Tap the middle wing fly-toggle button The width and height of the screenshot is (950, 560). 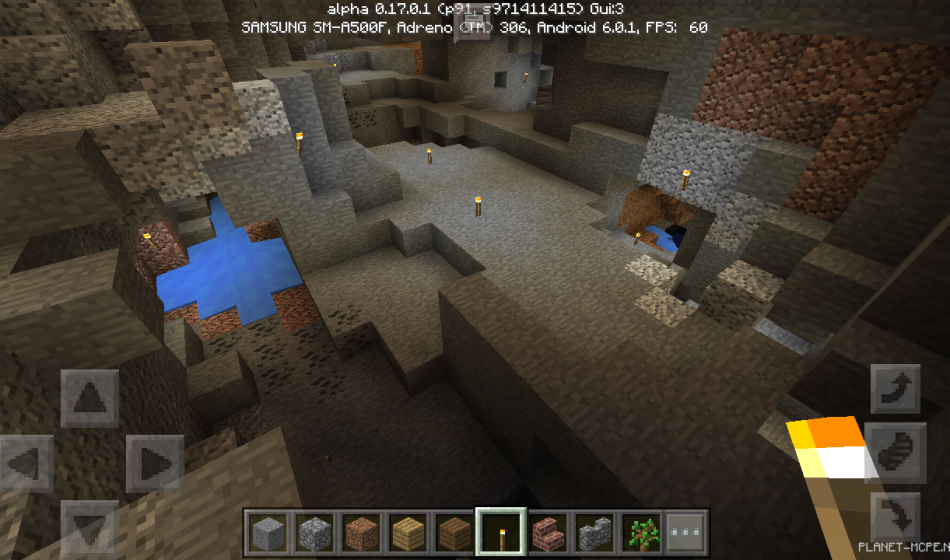pyautogui.click(x=895, y=452)
